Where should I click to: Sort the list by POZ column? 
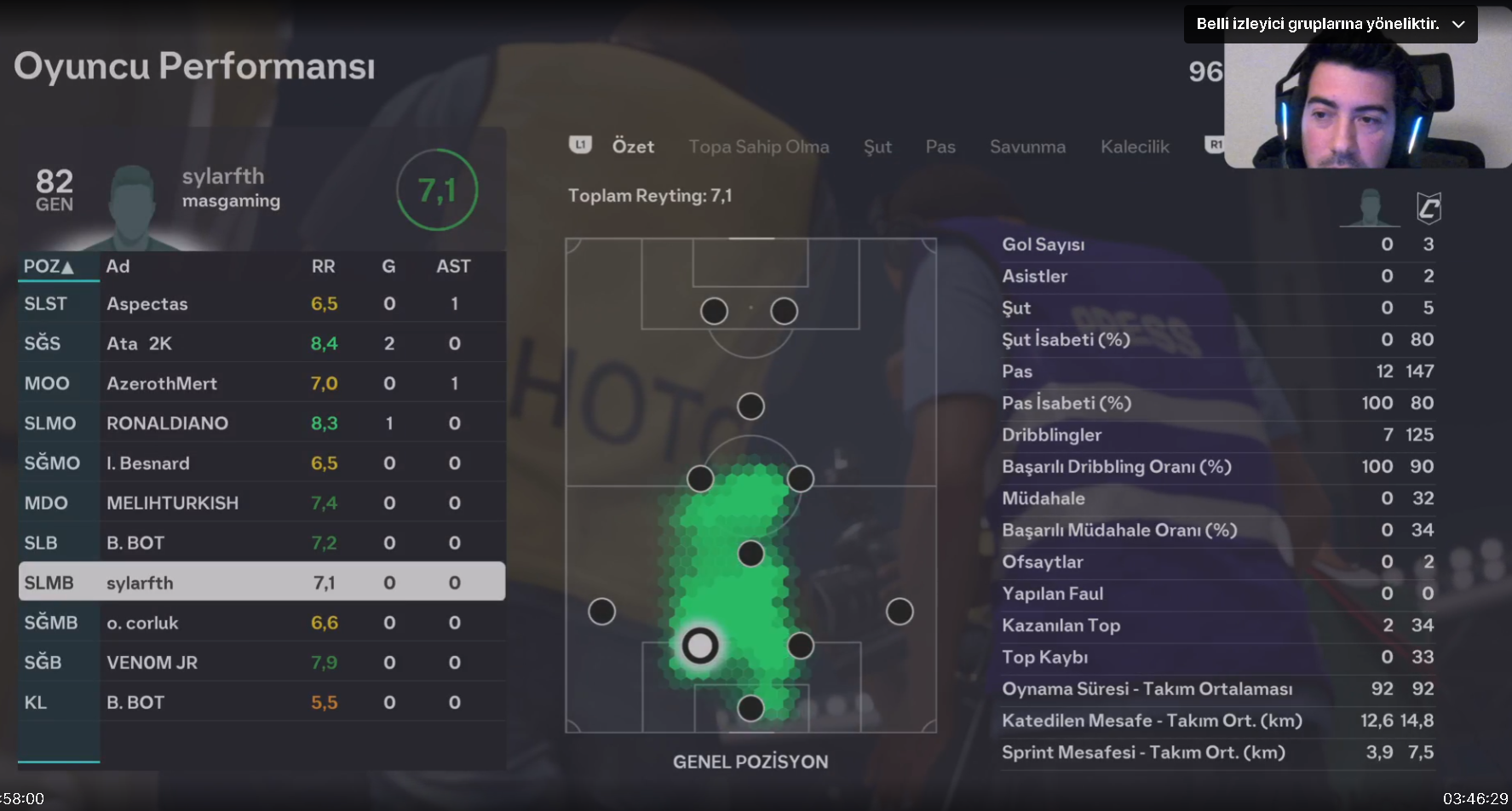point(49,267)
